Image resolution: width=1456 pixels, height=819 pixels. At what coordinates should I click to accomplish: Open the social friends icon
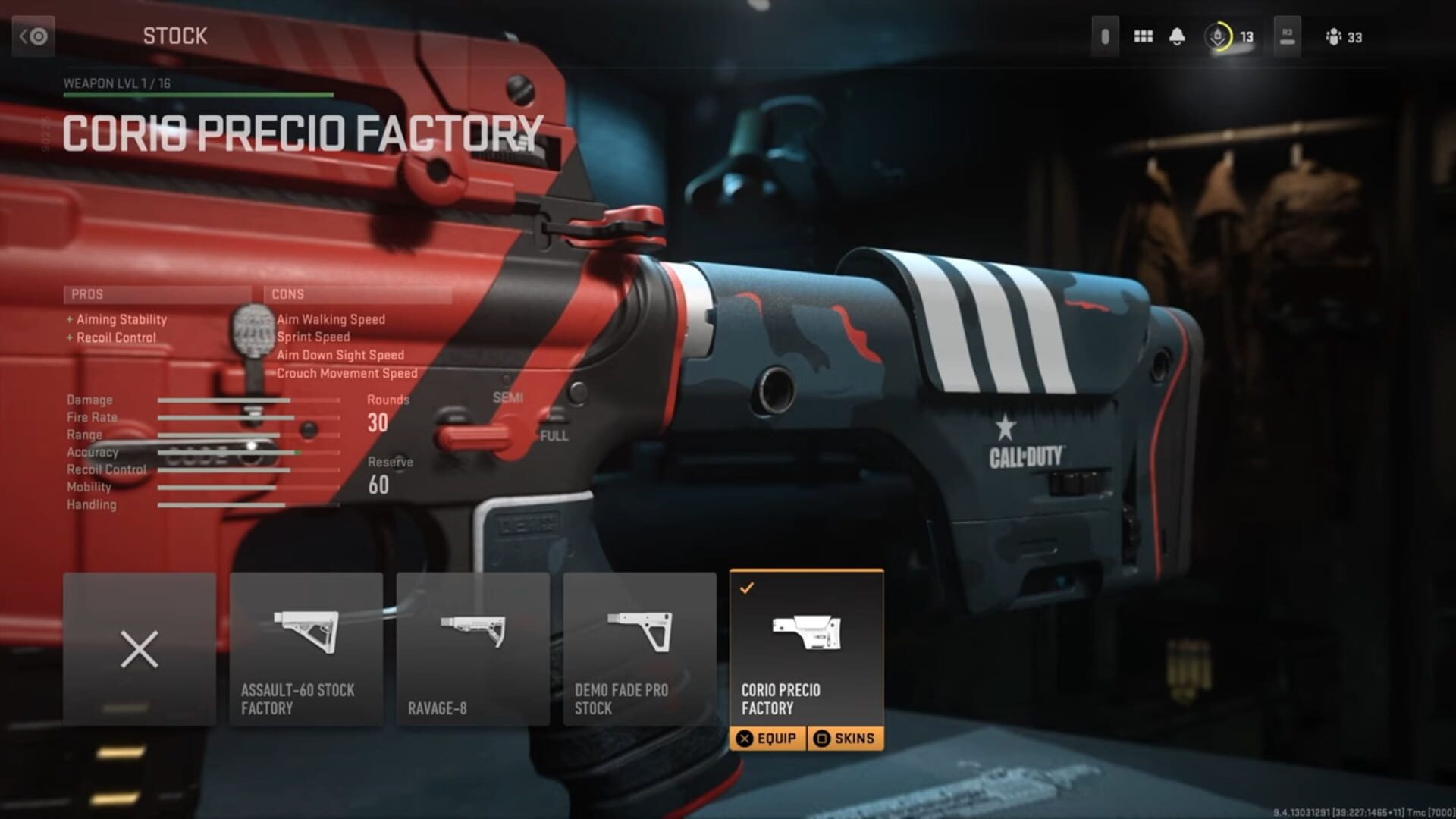[1334, 36]
